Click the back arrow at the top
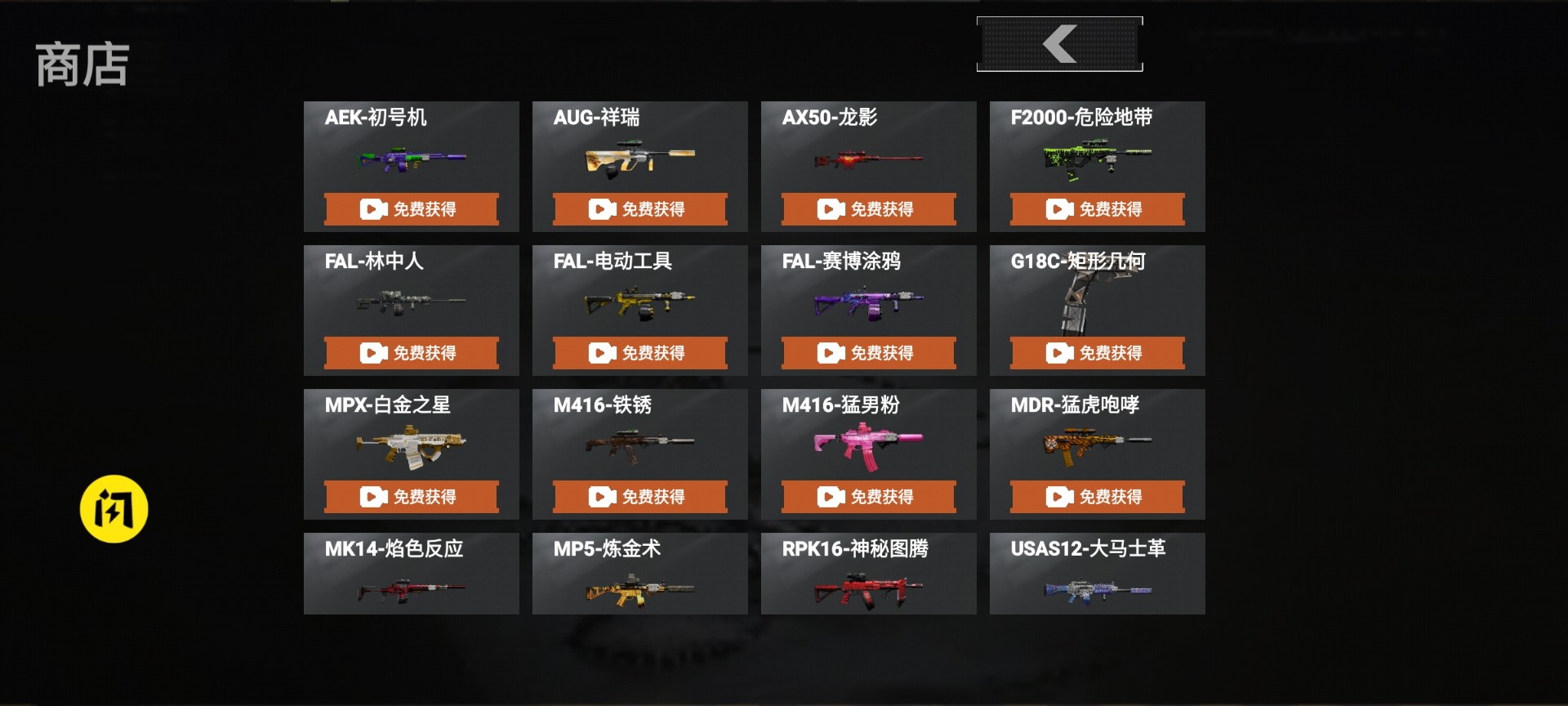 1059,43
